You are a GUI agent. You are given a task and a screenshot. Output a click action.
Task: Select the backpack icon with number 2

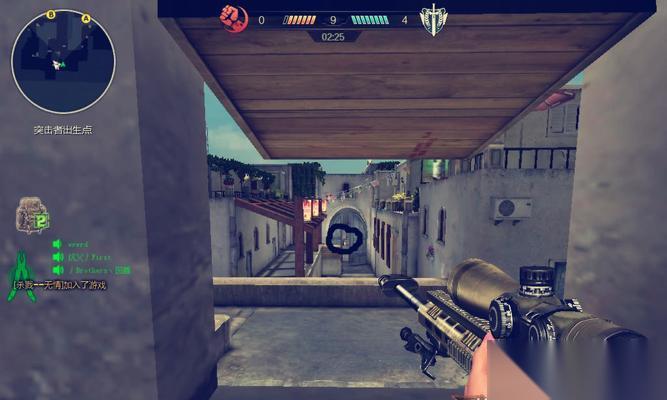[31, 215]
